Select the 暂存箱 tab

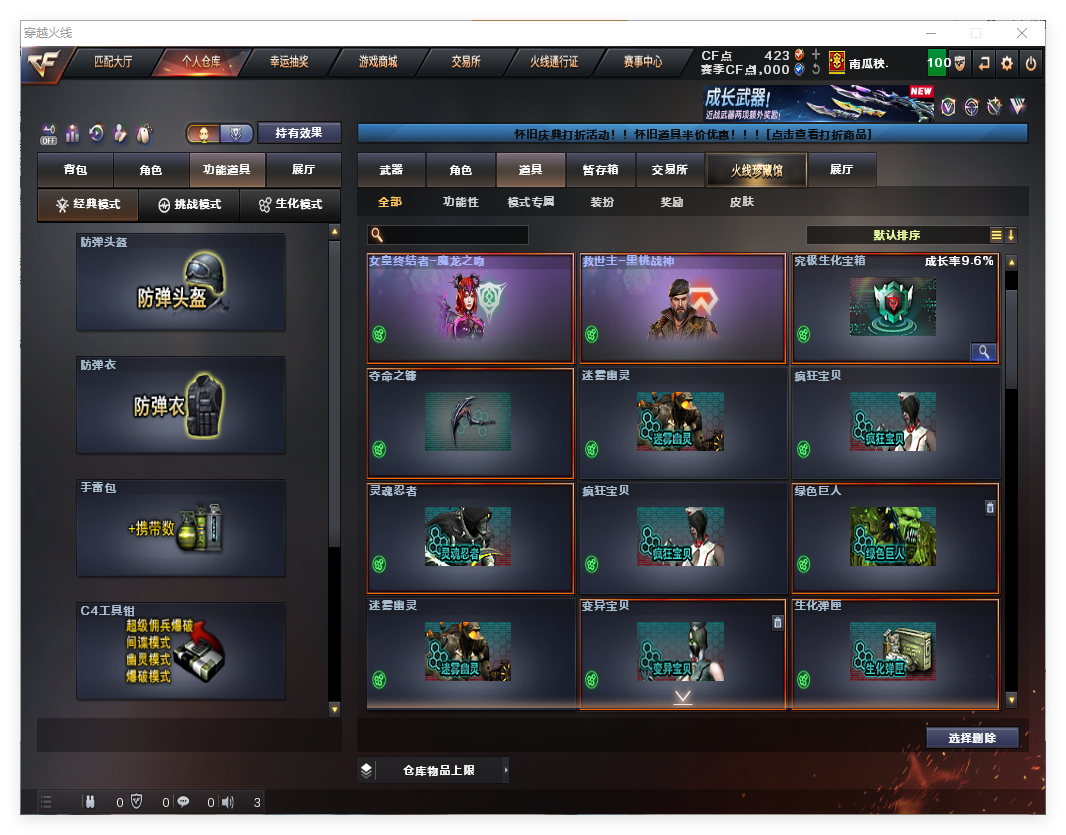coord(600,170)
